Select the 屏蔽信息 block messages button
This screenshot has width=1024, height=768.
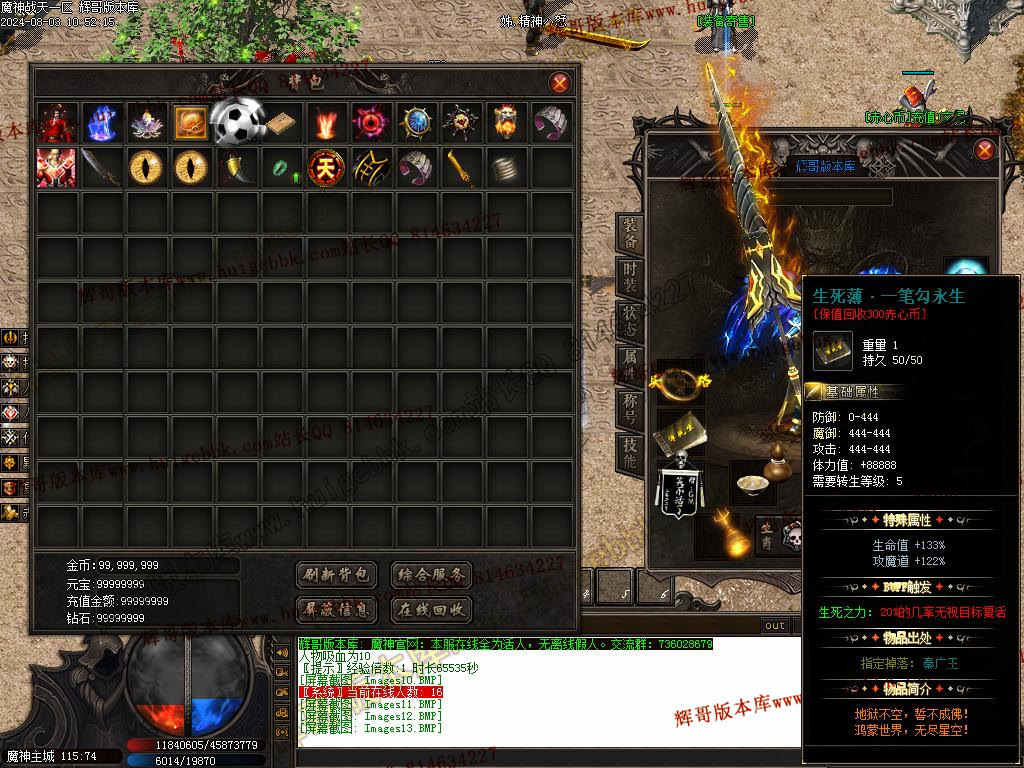[337, 609]
